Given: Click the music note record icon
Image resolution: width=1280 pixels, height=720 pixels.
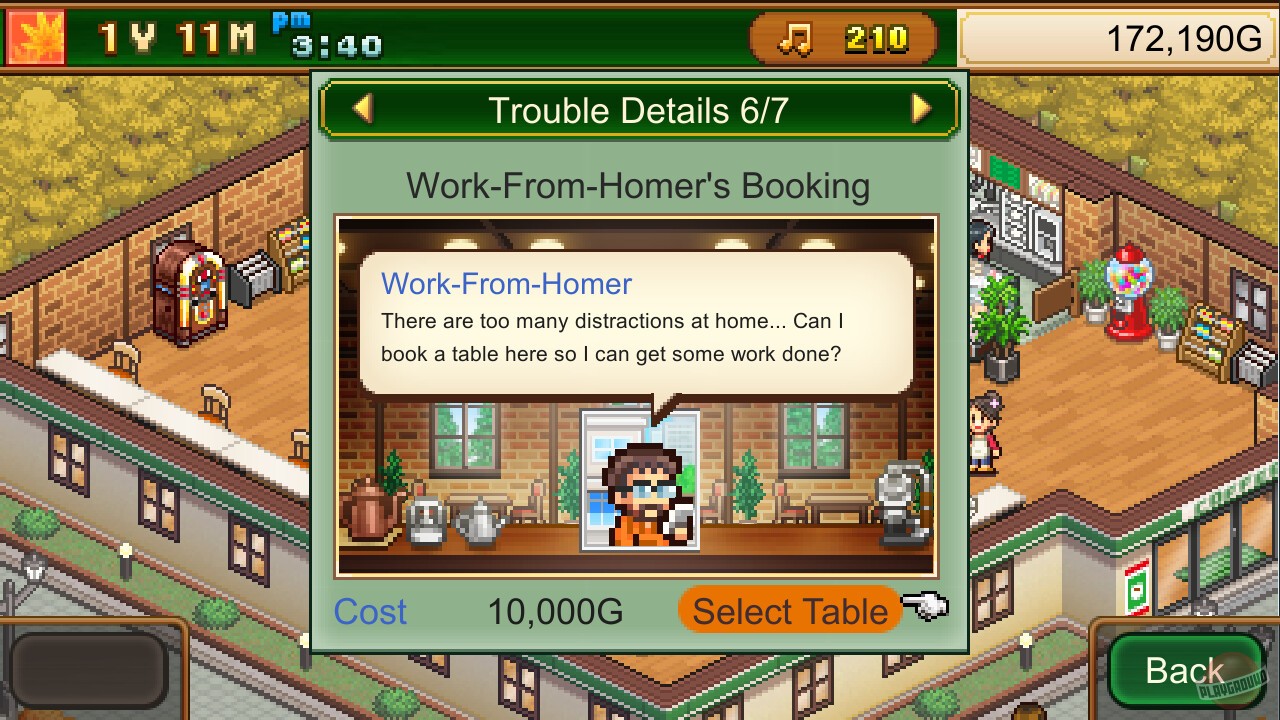Looking at the screenshot, I should (x=793, y=40).
